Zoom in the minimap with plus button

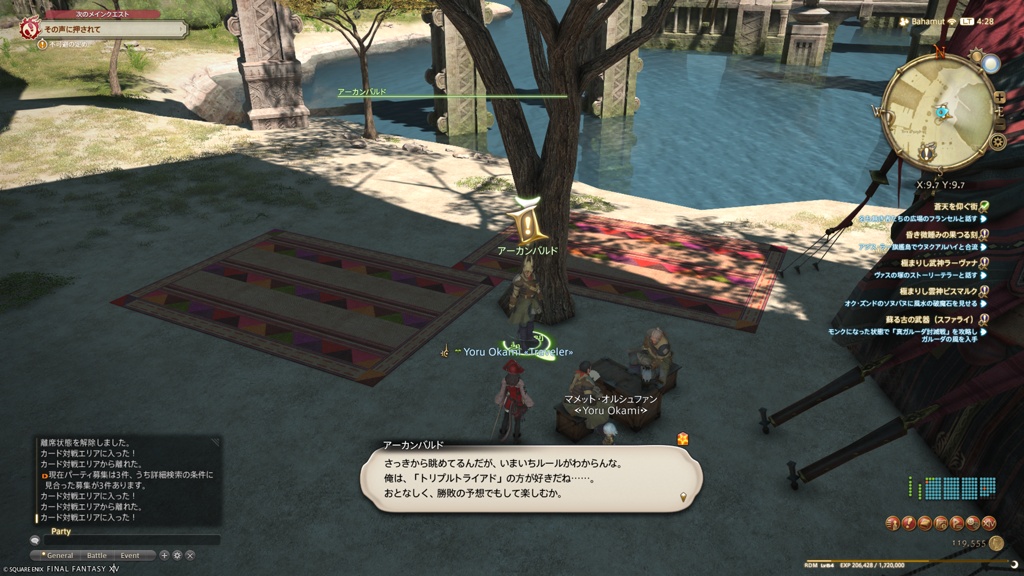coord(999,97)
